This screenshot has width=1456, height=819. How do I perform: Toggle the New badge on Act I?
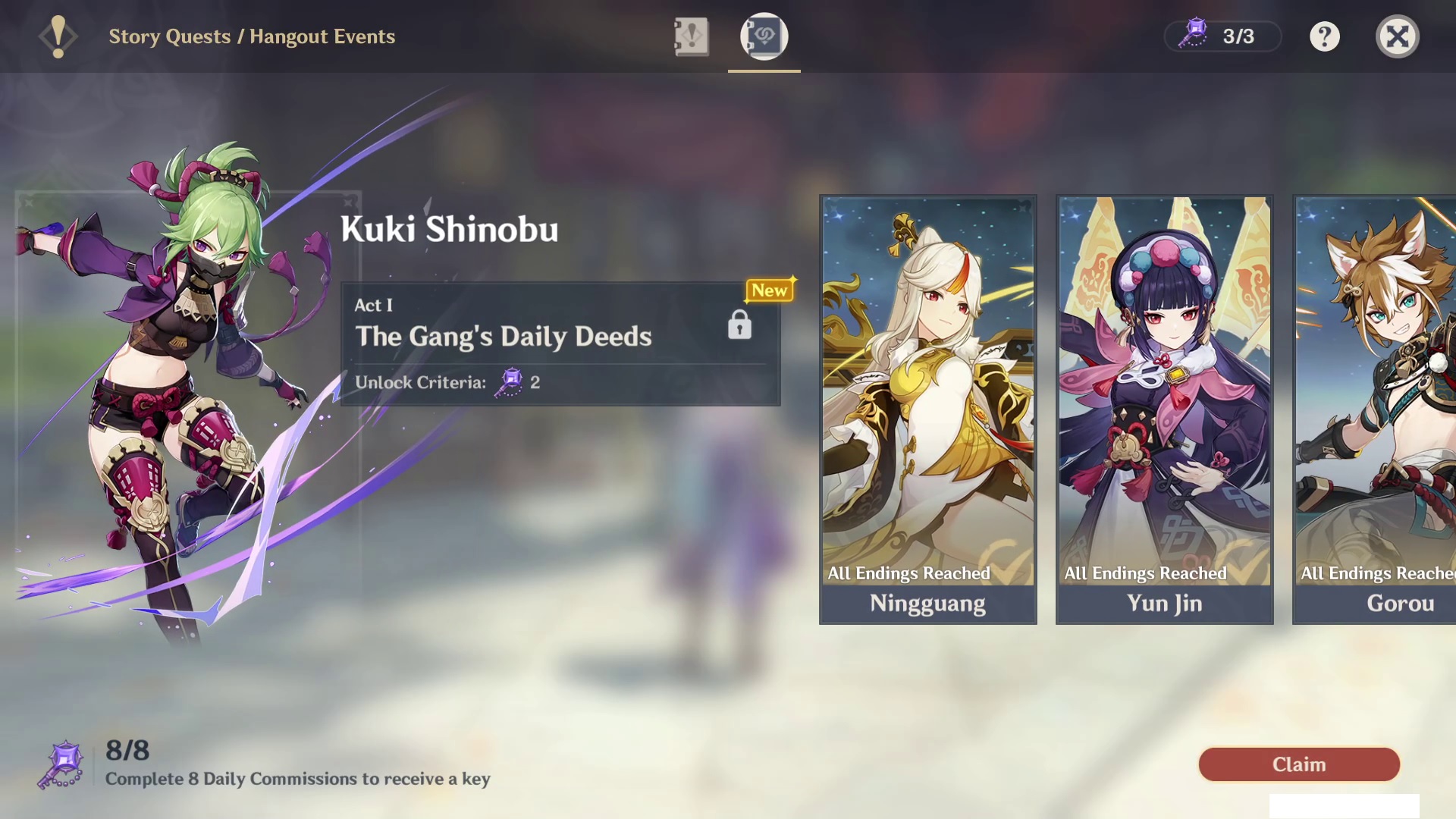[x=770, y=290]
